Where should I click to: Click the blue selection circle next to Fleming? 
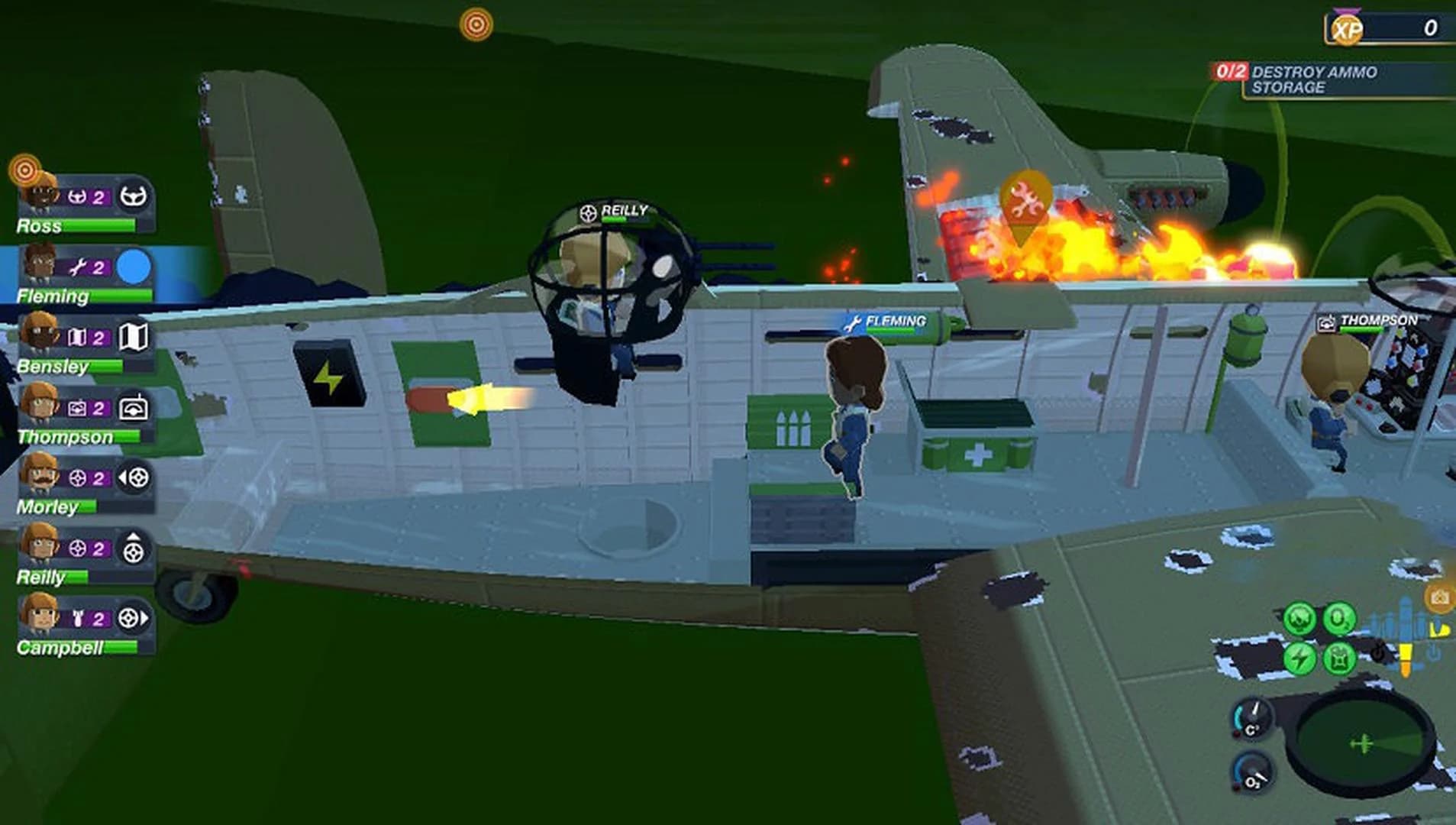tap(134, 266)
